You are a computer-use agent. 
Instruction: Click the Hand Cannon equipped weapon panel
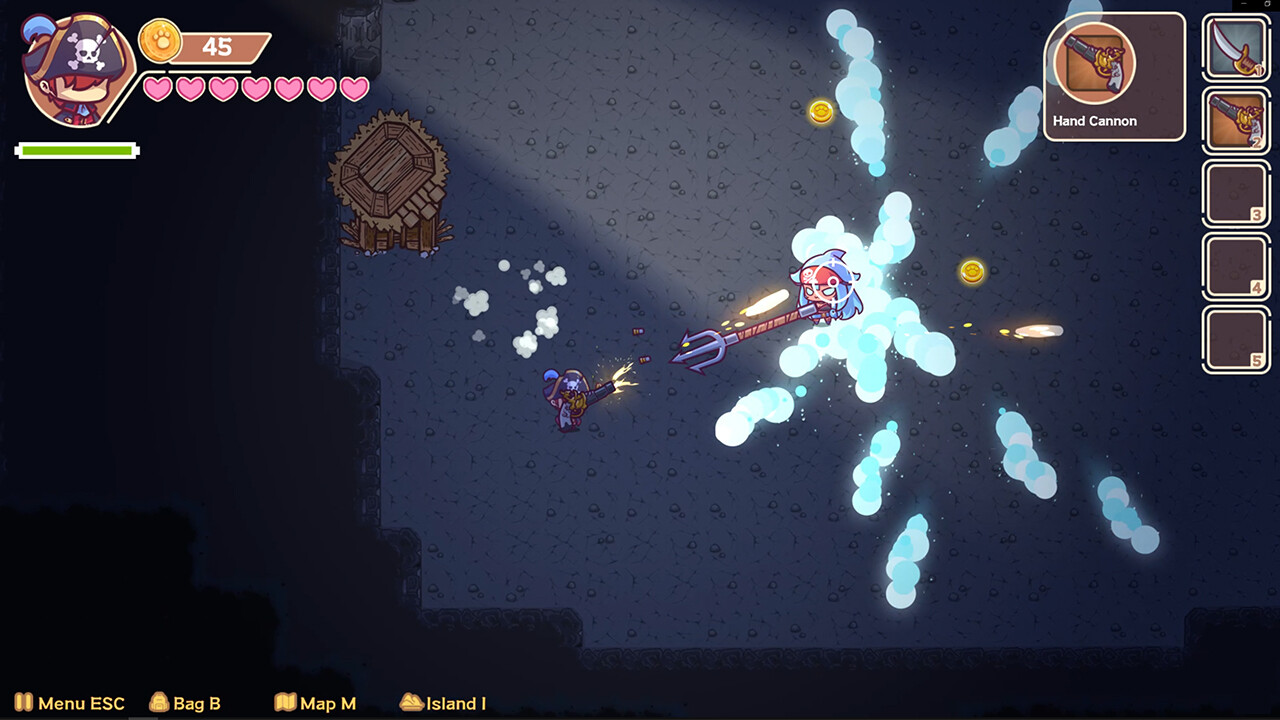tap(1114, 76)
